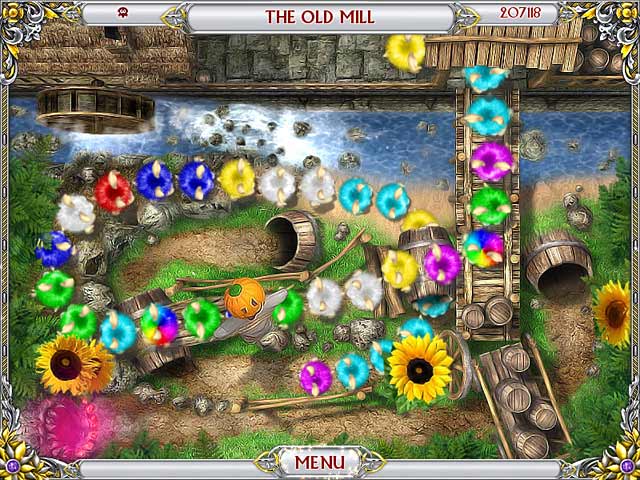Screen dimensions: 640x480
Task: Open the MENU button
Action: (319, 462)
